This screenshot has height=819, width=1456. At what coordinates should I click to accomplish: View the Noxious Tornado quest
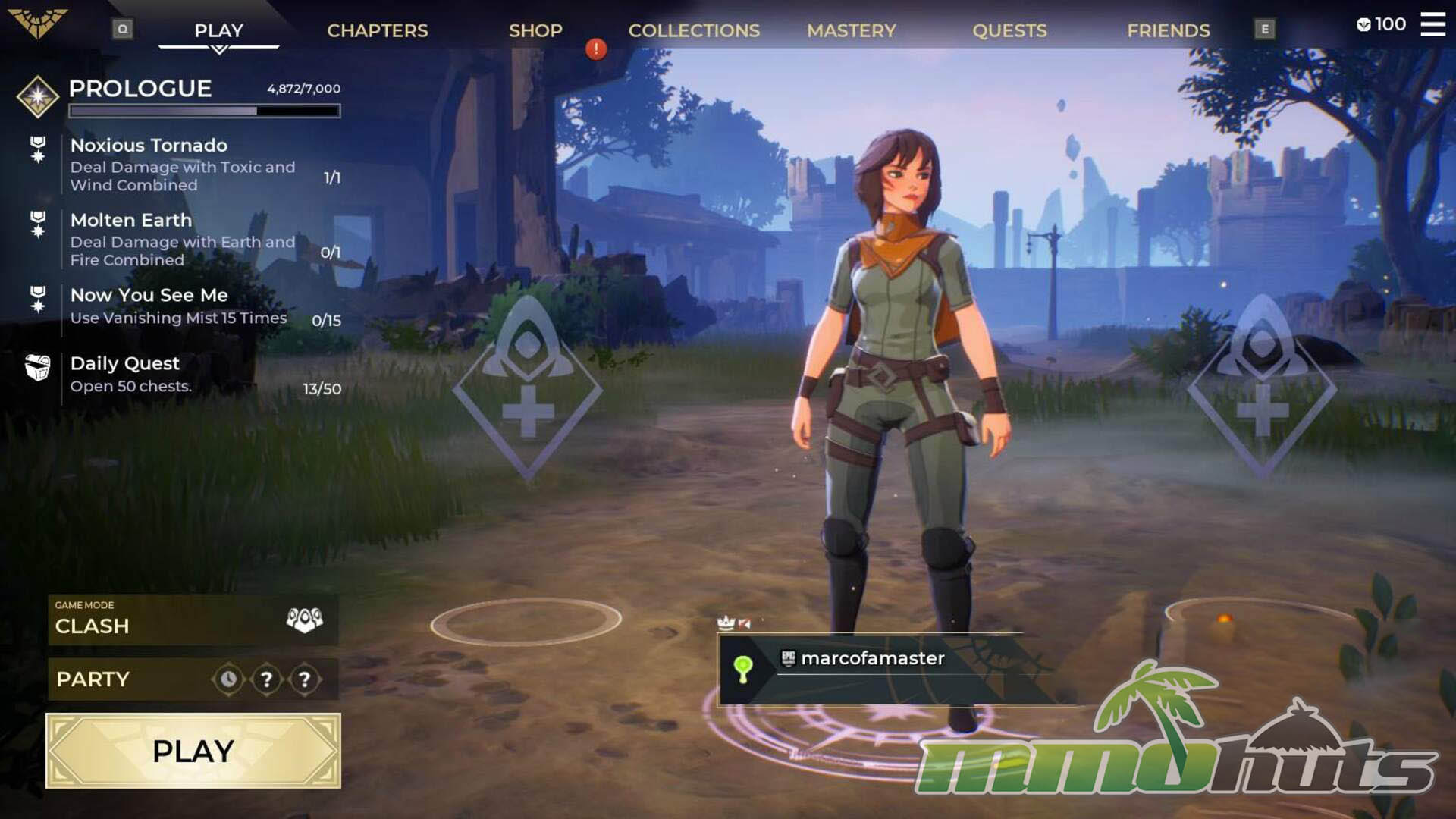pyautogui.click(x=182, y=164)
